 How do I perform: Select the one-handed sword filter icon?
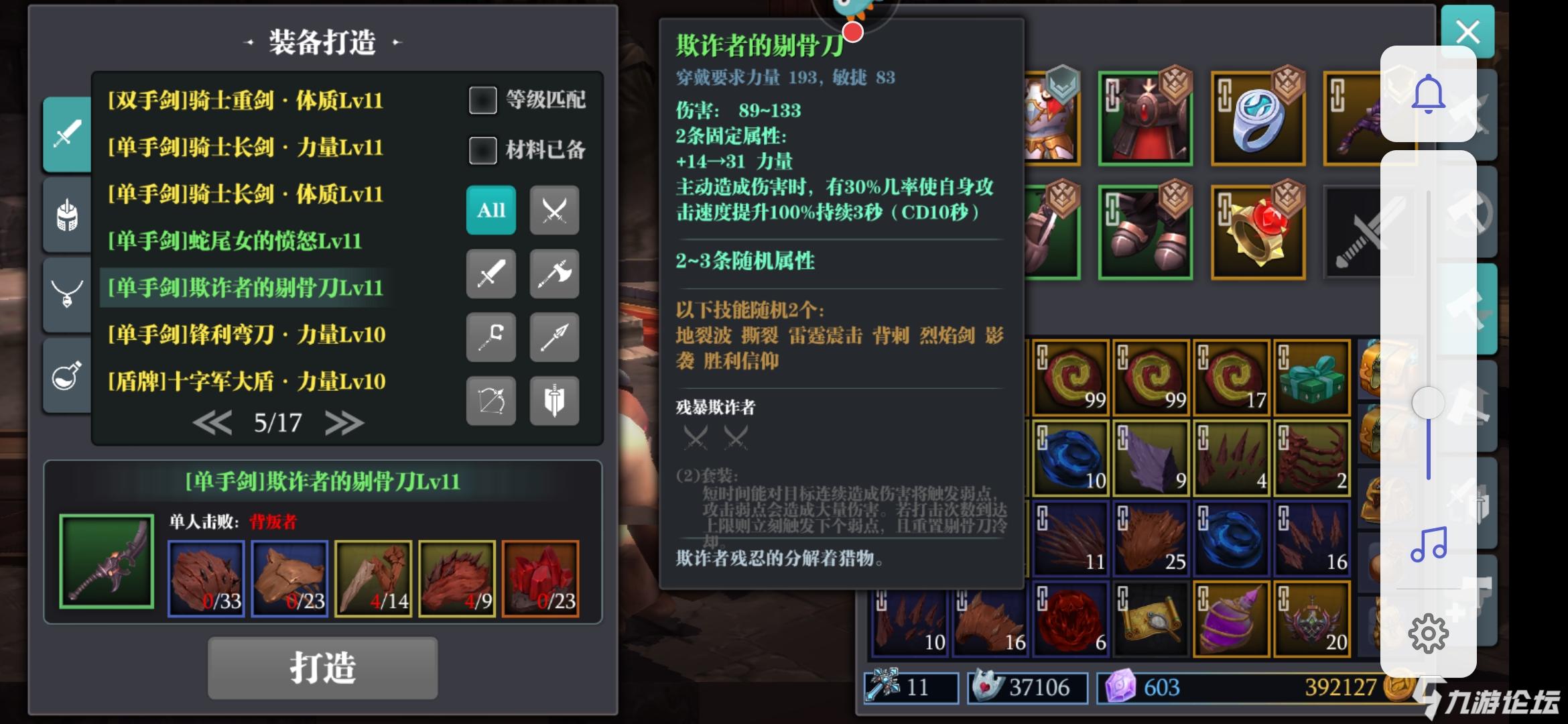pyautogui.click(x=491, y=275)
